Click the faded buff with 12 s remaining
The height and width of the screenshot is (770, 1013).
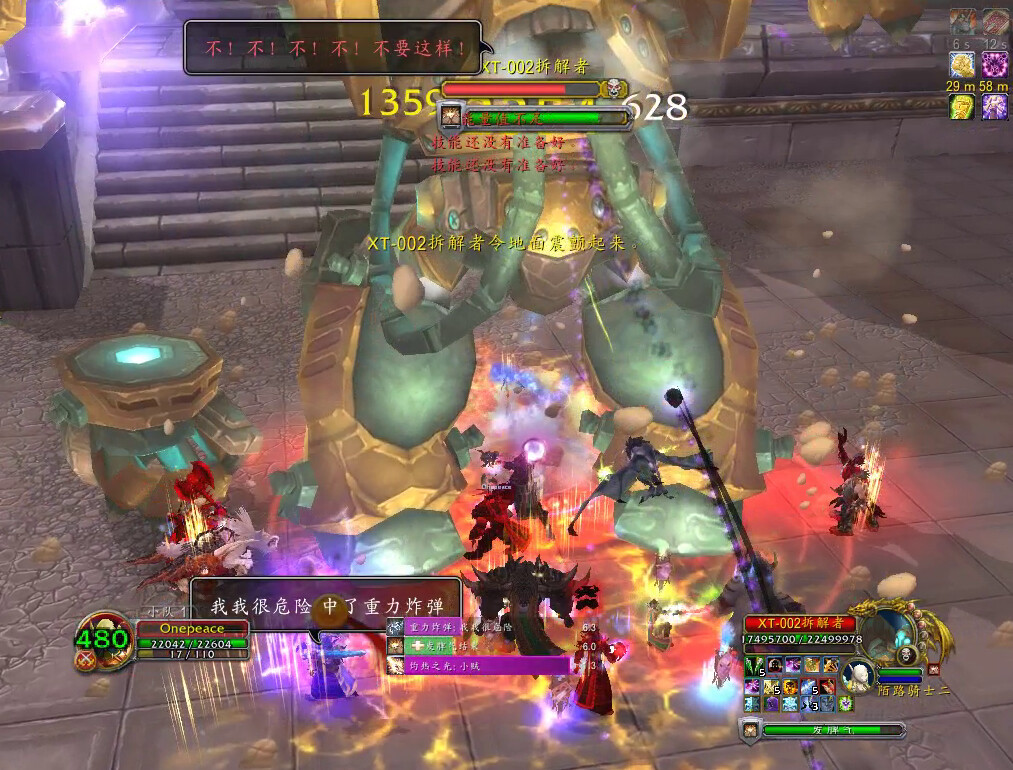[994, 21]
